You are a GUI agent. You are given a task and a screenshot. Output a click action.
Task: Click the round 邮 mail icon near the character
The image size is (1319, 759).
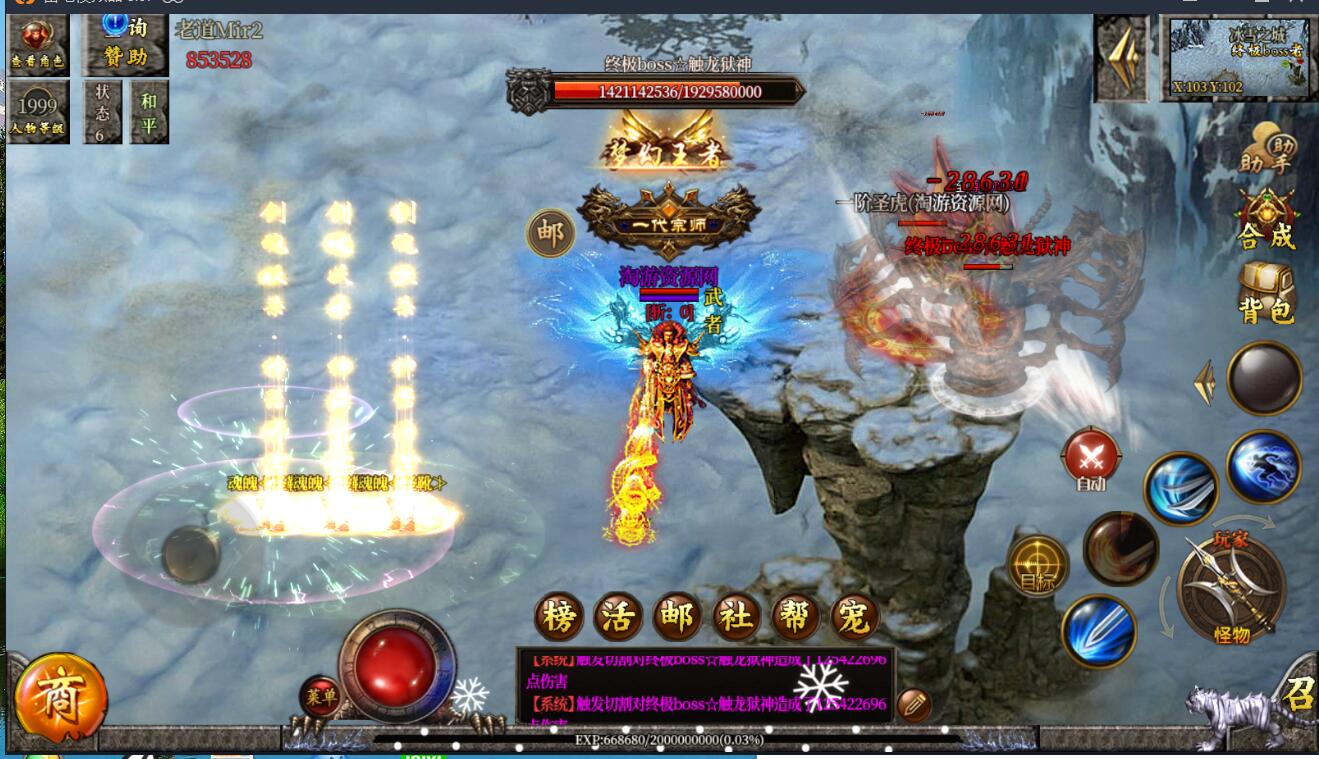(x=550, y=233)
